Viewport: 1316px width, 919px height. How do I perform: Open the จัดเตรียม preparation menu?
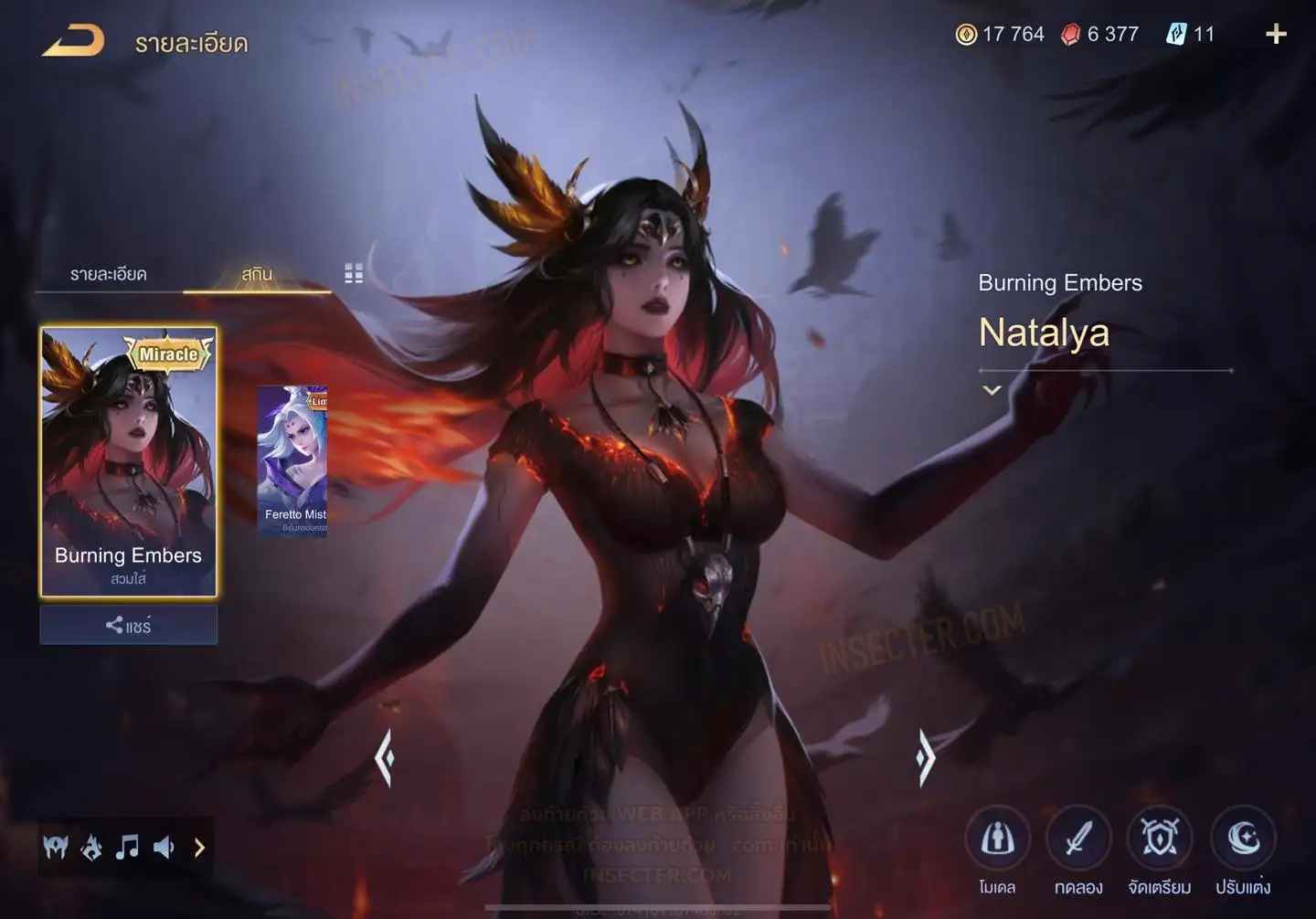click(1160, 839)
